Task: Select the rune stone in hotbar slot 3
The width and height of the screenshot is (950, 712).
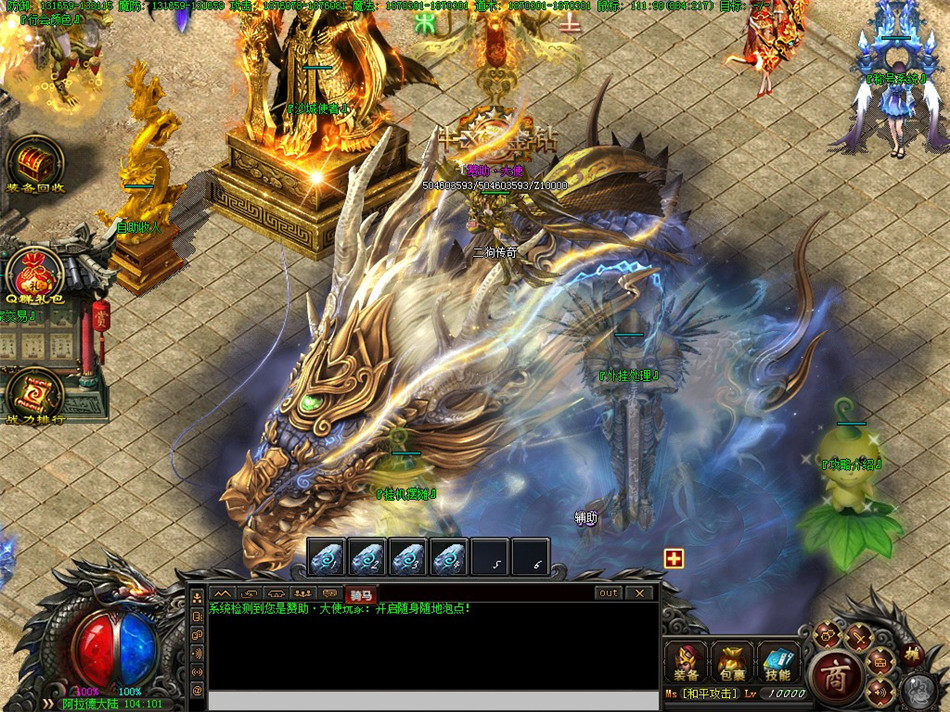Action: (x=408, y=557)
